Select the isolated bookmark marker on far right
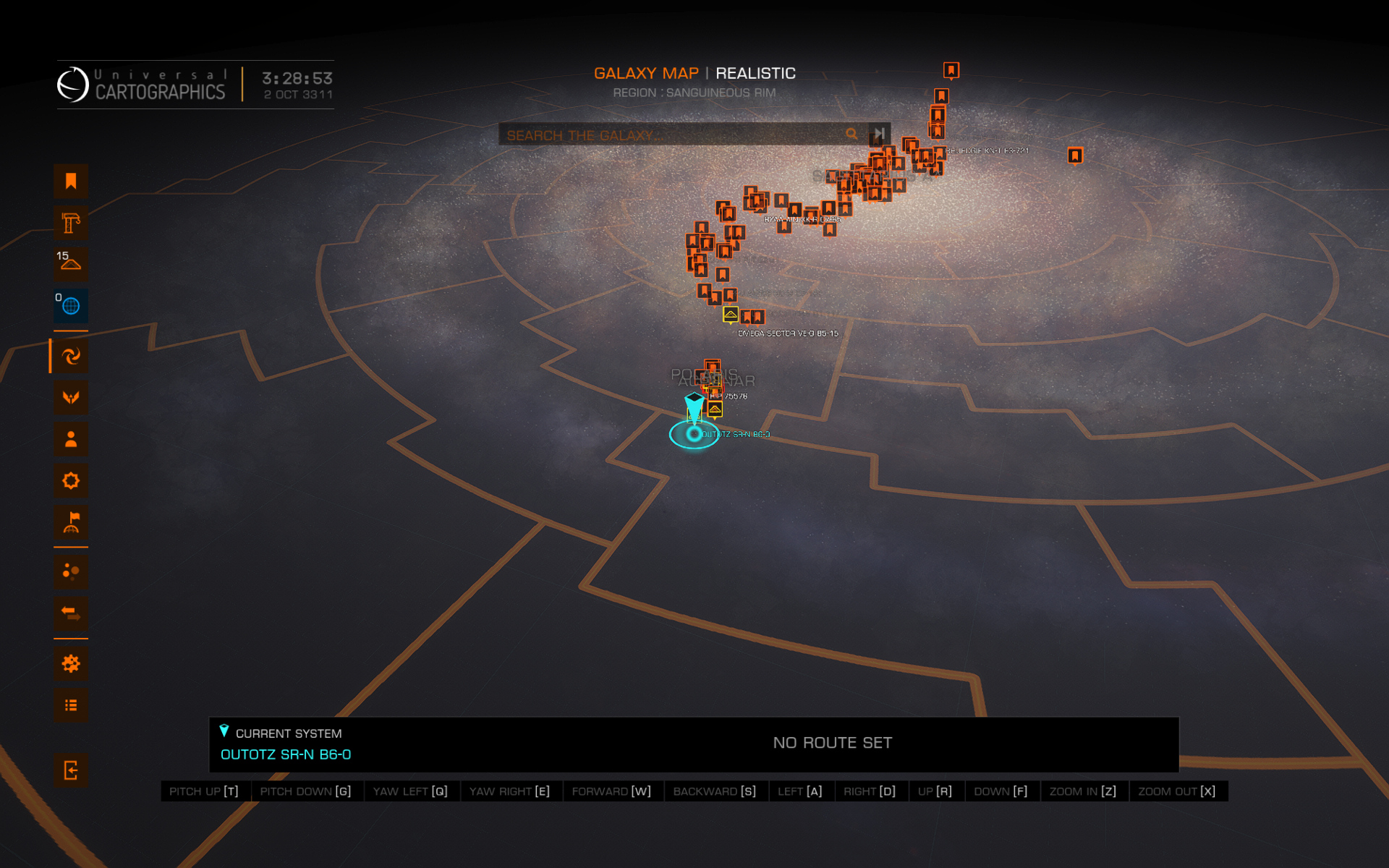This screenshot has height=868, width=1389. (1075, 156)
